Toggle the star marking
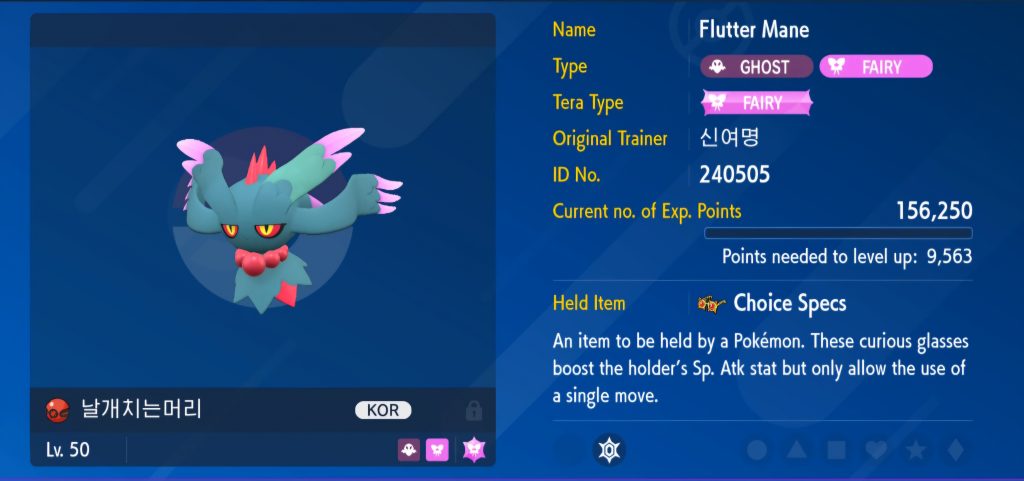 (915, 450)
